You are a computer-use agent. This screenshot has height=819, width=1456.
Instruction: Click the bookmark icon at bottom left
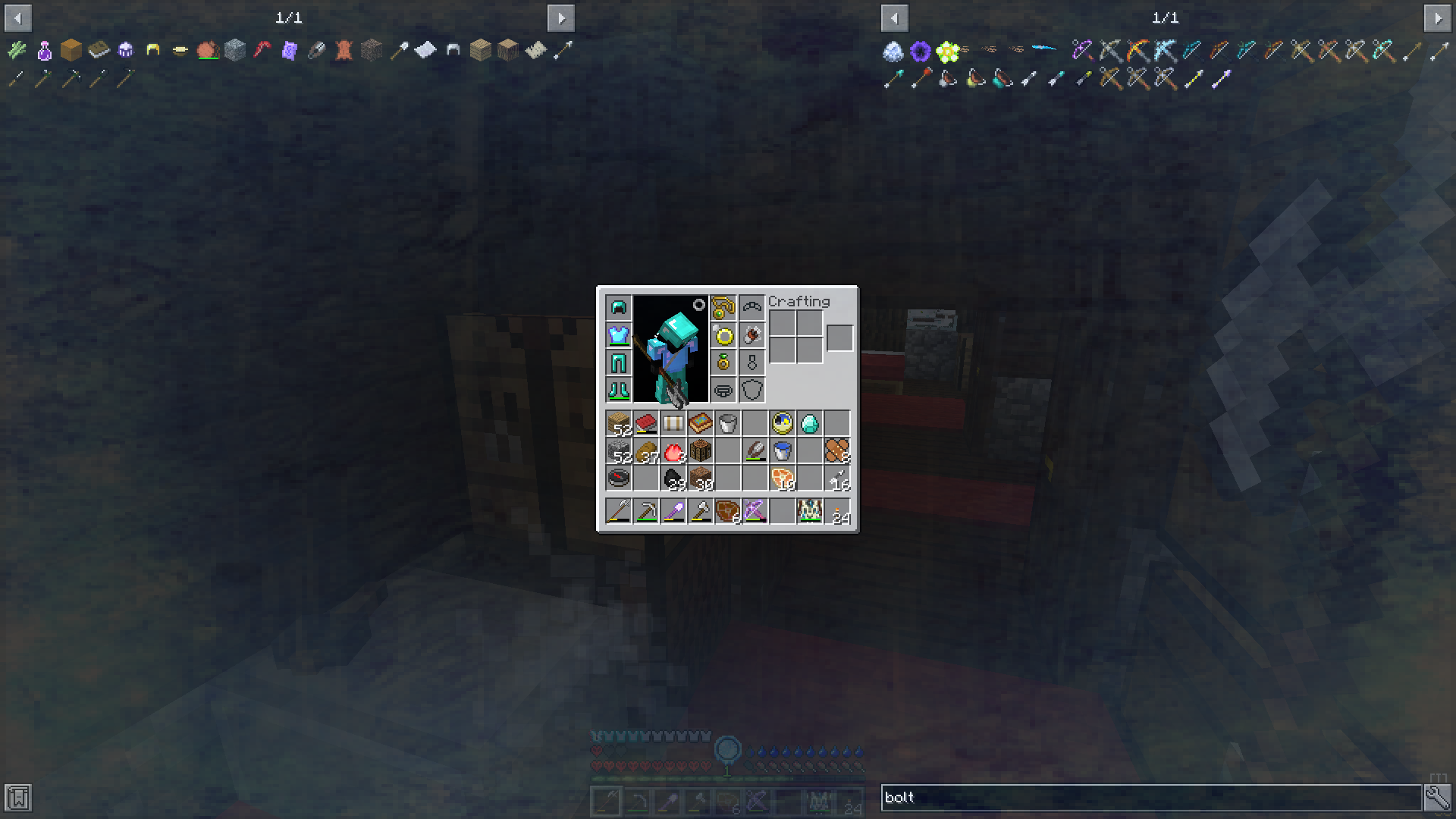[17, 798]
